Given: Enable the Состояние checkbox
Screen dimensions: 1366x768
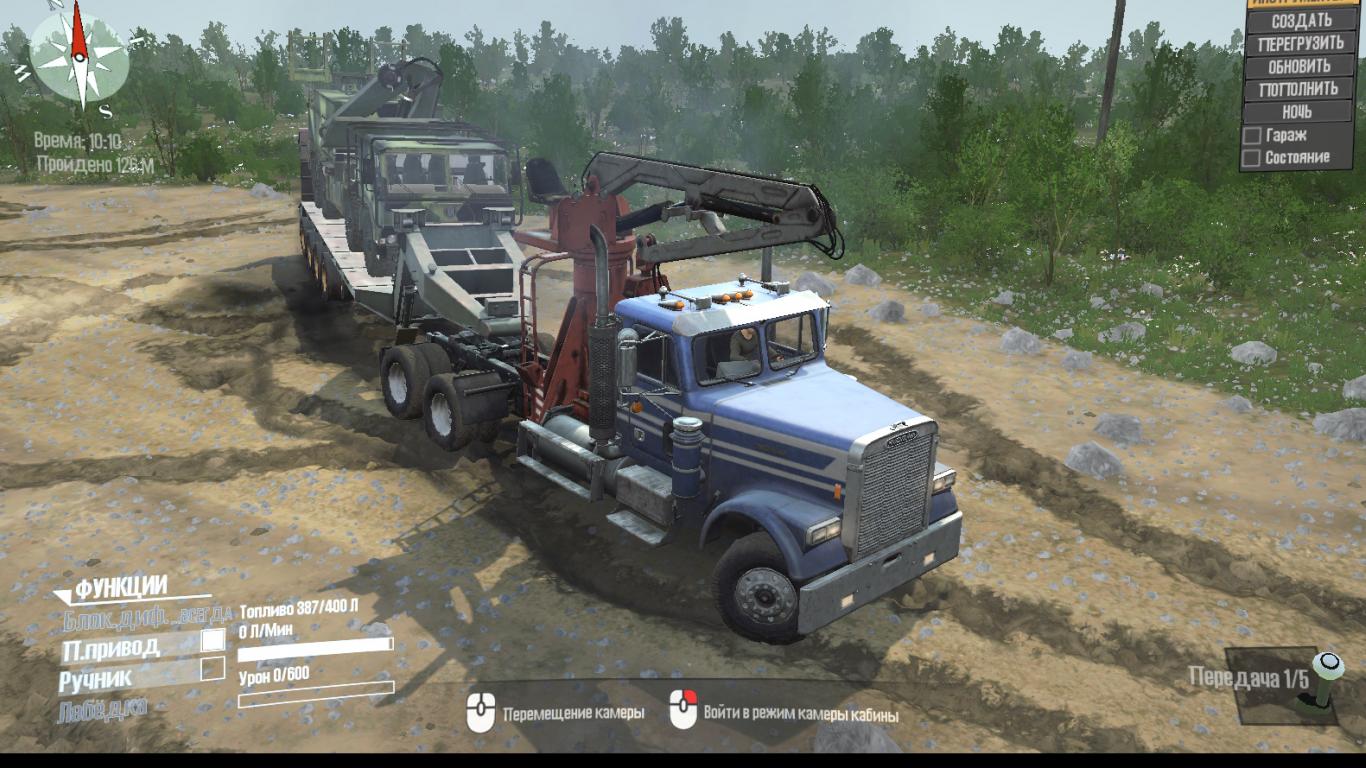Looking at the screenshot, I should (1250, 158).
